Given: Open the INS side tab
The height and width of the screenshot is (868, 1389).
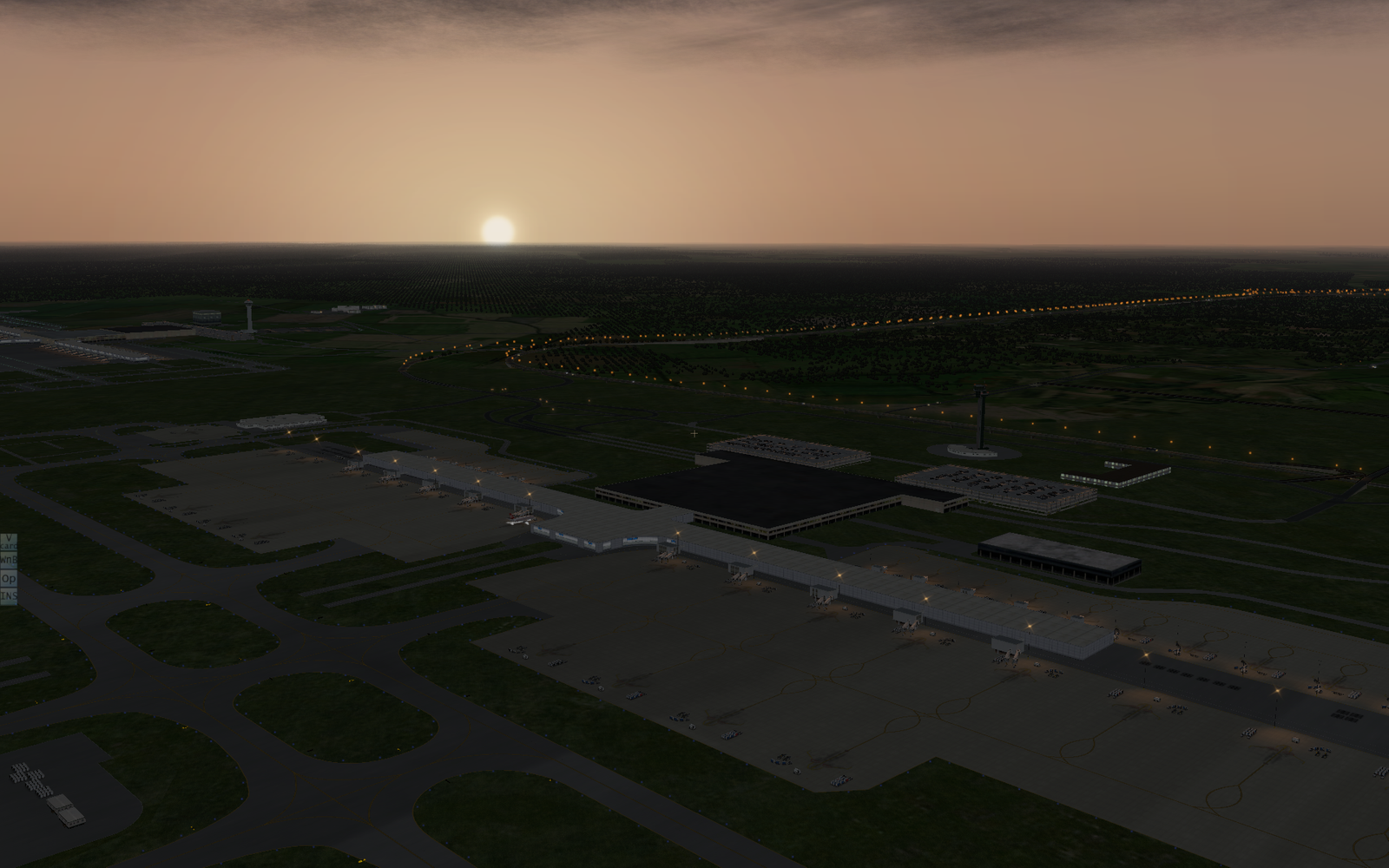Looking at the screenshot, I should point(8,595).
